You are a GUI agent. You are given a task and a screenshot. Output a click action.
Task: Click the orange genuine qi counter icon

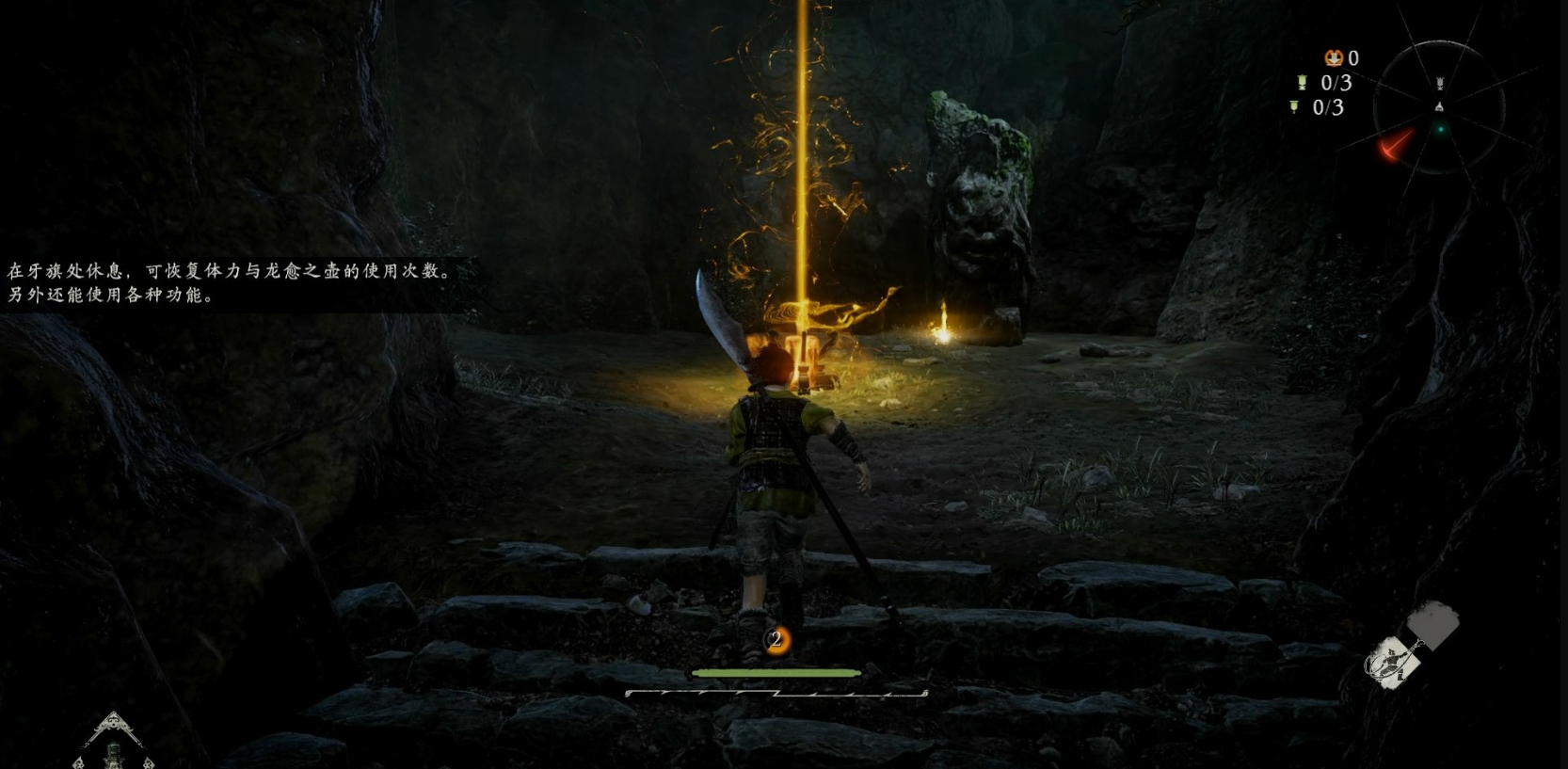(x=1334, y=58)
